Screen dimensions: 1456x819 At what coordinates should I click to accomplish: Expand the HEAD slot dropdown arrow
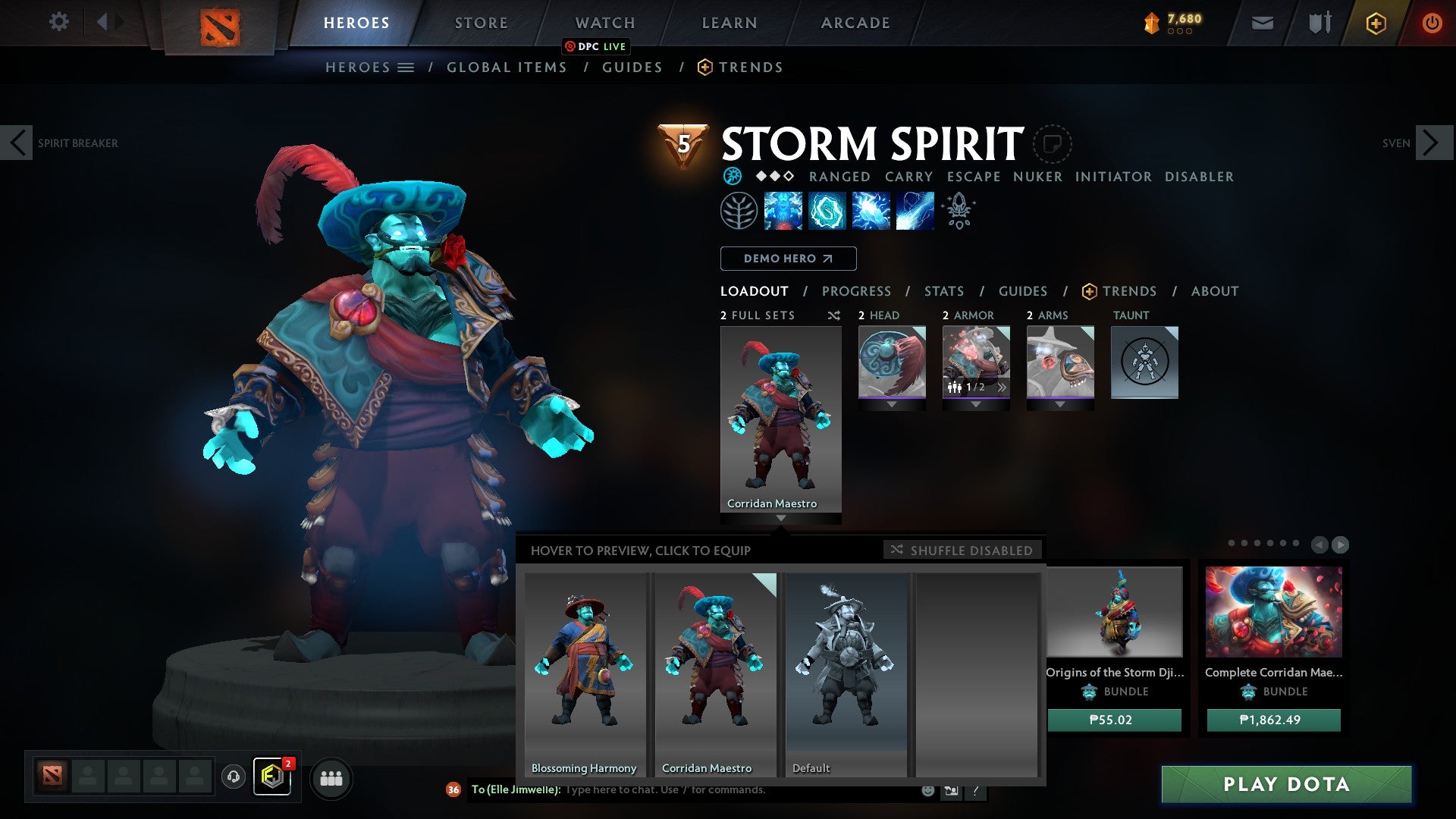tap(892, 403)
